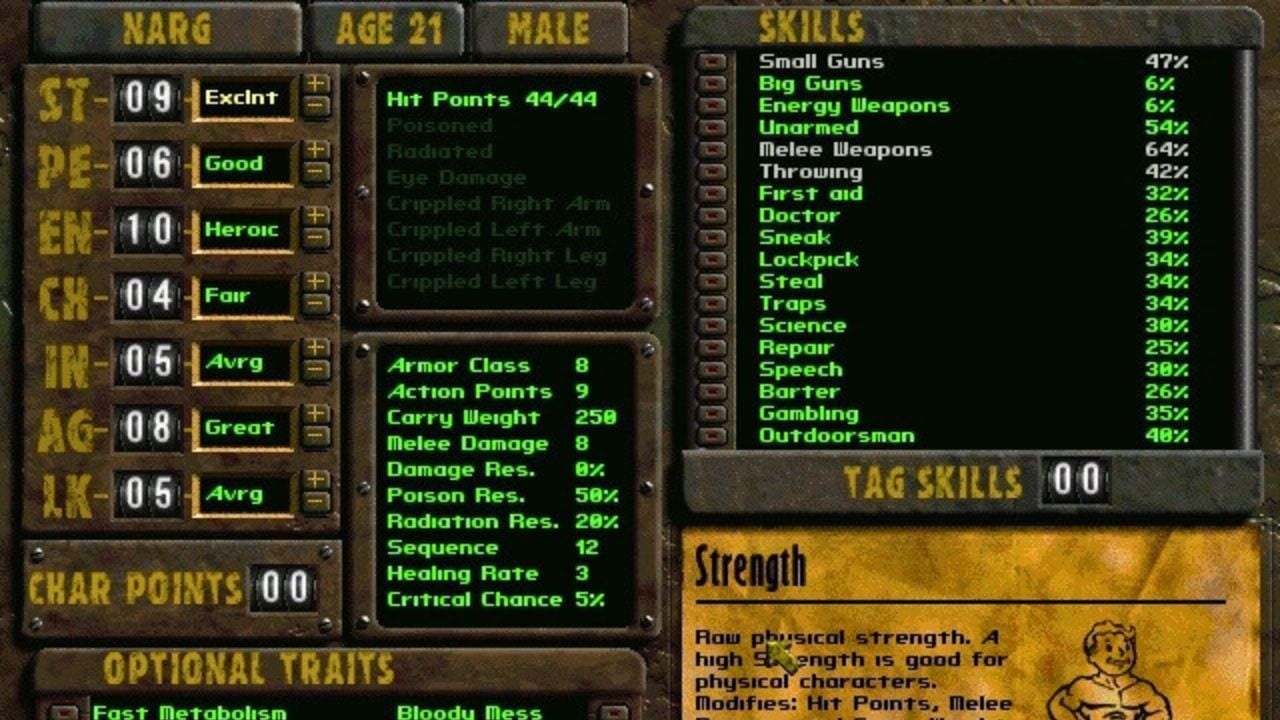Click NARG to rename the character

(171, 28)
